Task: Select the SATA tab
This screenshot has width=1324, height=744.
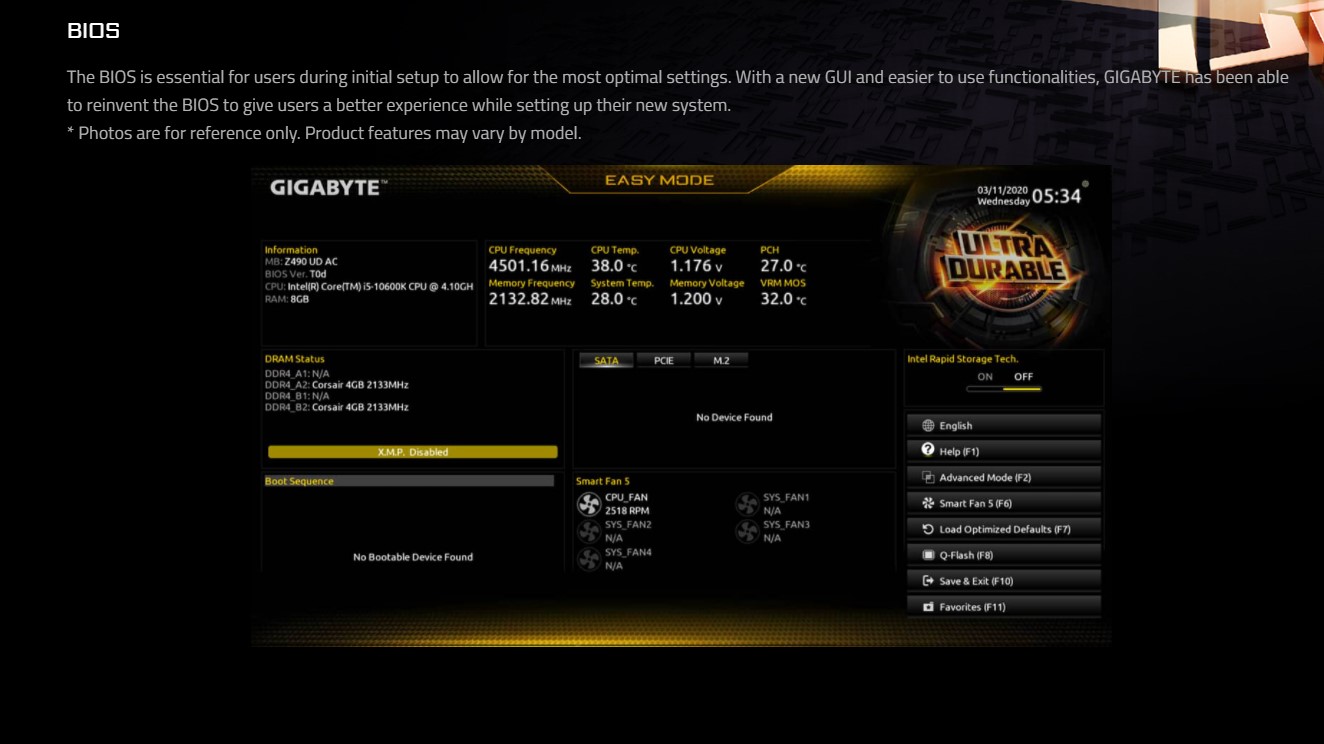Action: (x=606, y=360)
